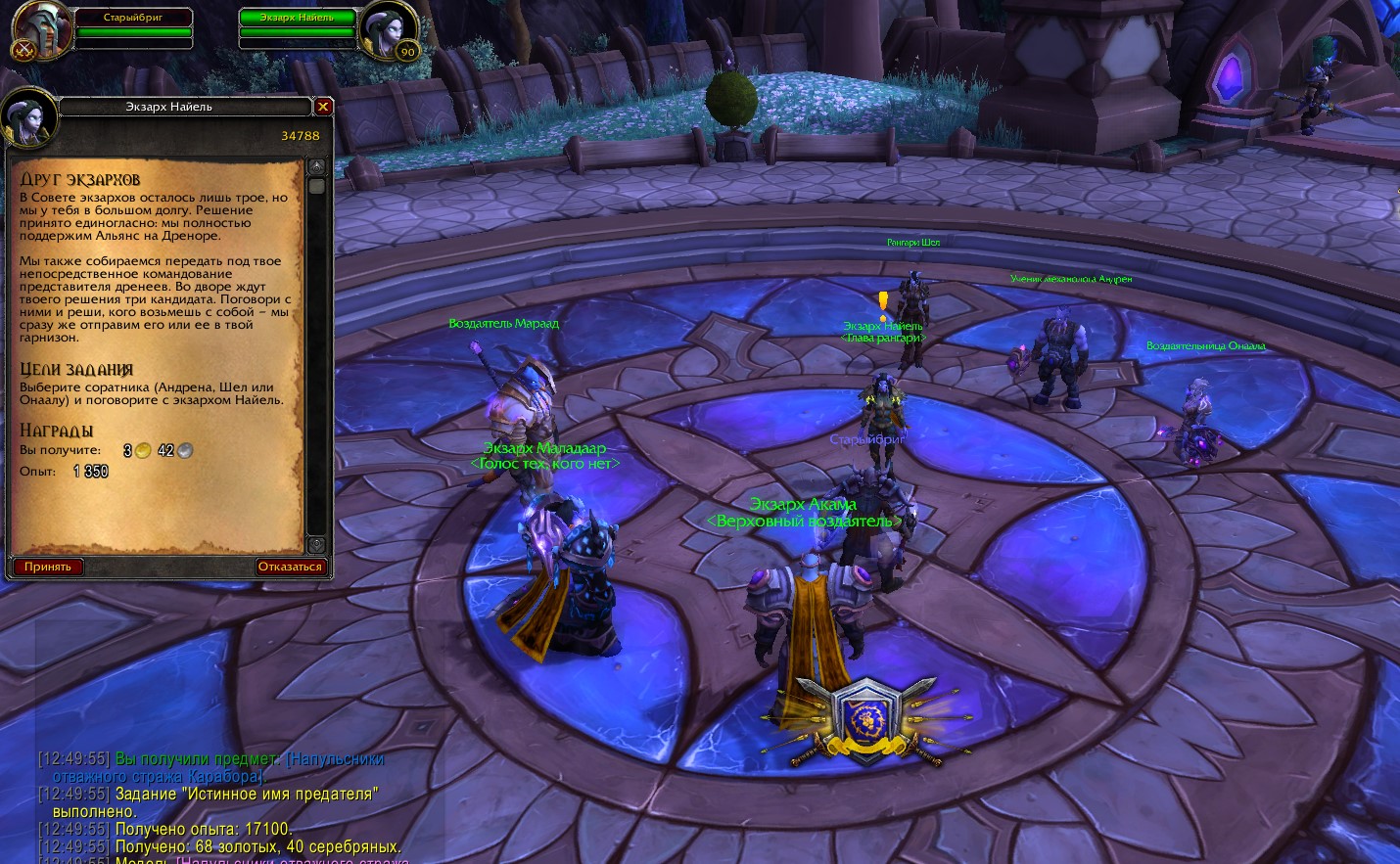Select the player portrait Старыйбриг
This screenshot has height=864, width=1400.
(x=41, y=31)
